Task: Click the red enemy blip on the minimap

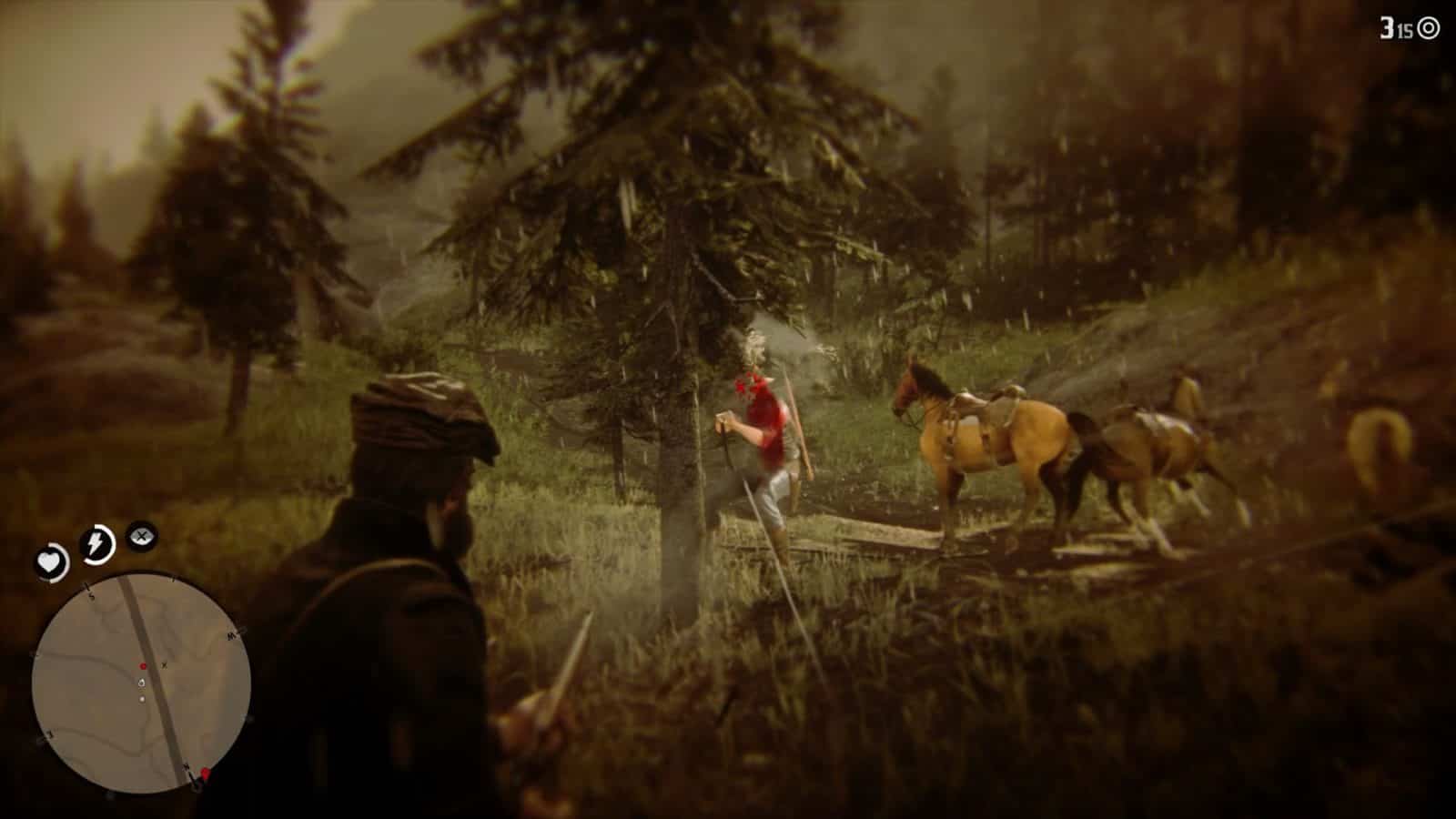Action: [x=143, y=665]
